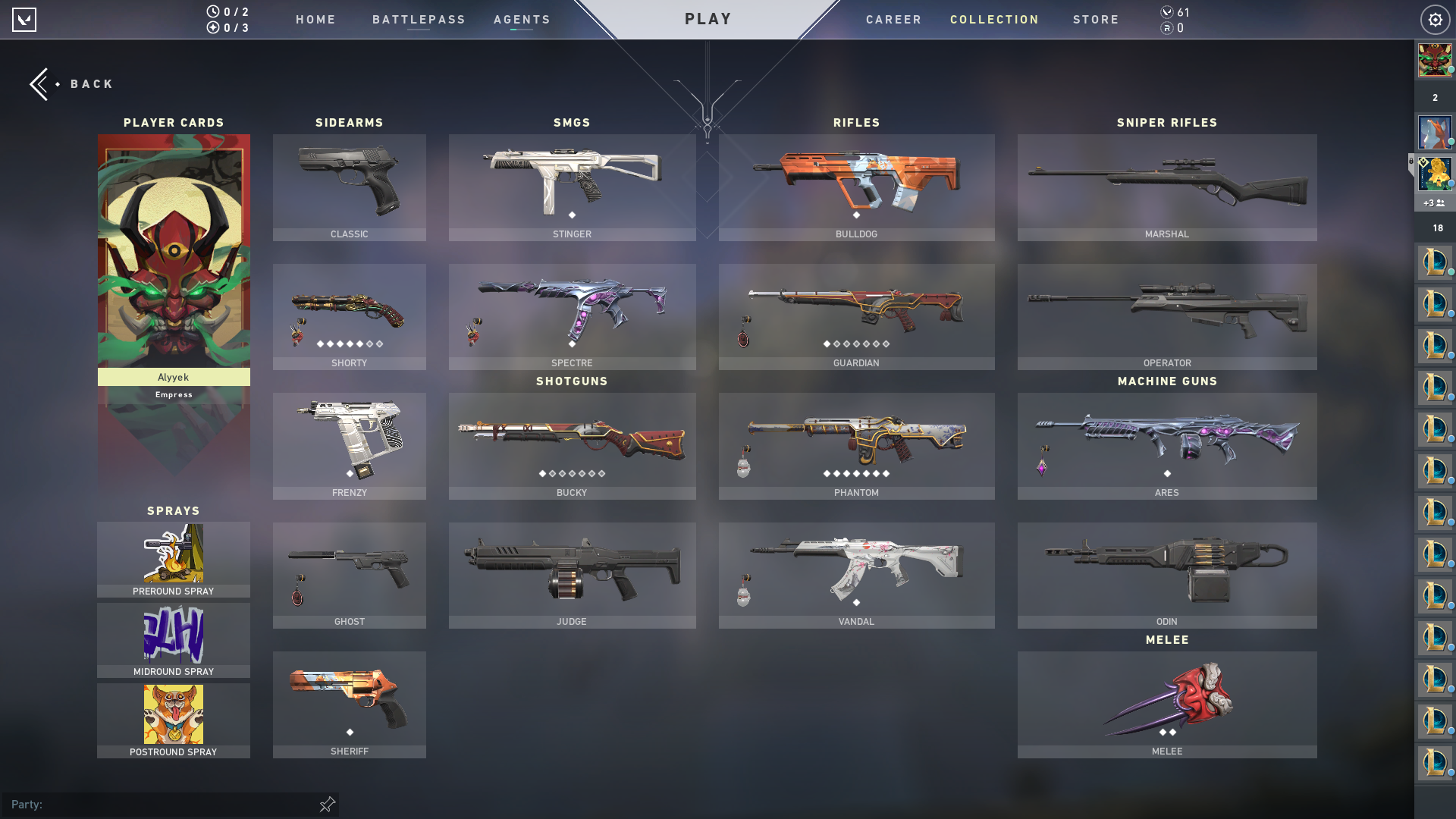The width and height of the screenshot is (1456, 819).
Task: Select the Phantom rifle skin
Action: pyautogui.click(x=856, y=446)
